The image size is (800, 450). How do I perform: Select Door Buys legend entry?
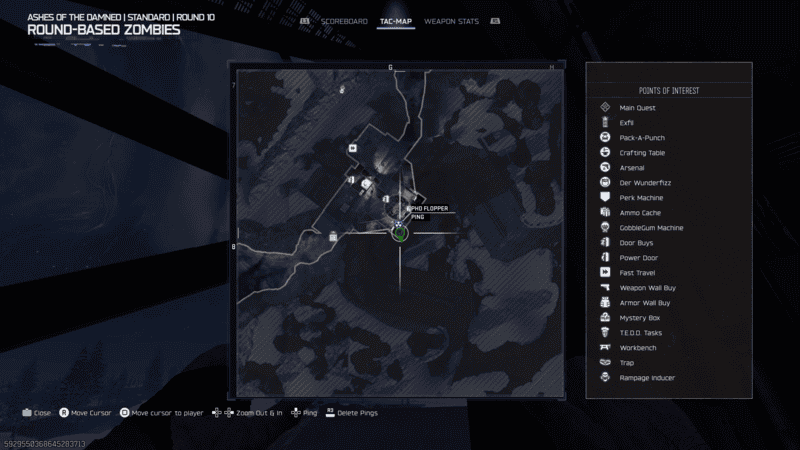click(x=636, y=242)
